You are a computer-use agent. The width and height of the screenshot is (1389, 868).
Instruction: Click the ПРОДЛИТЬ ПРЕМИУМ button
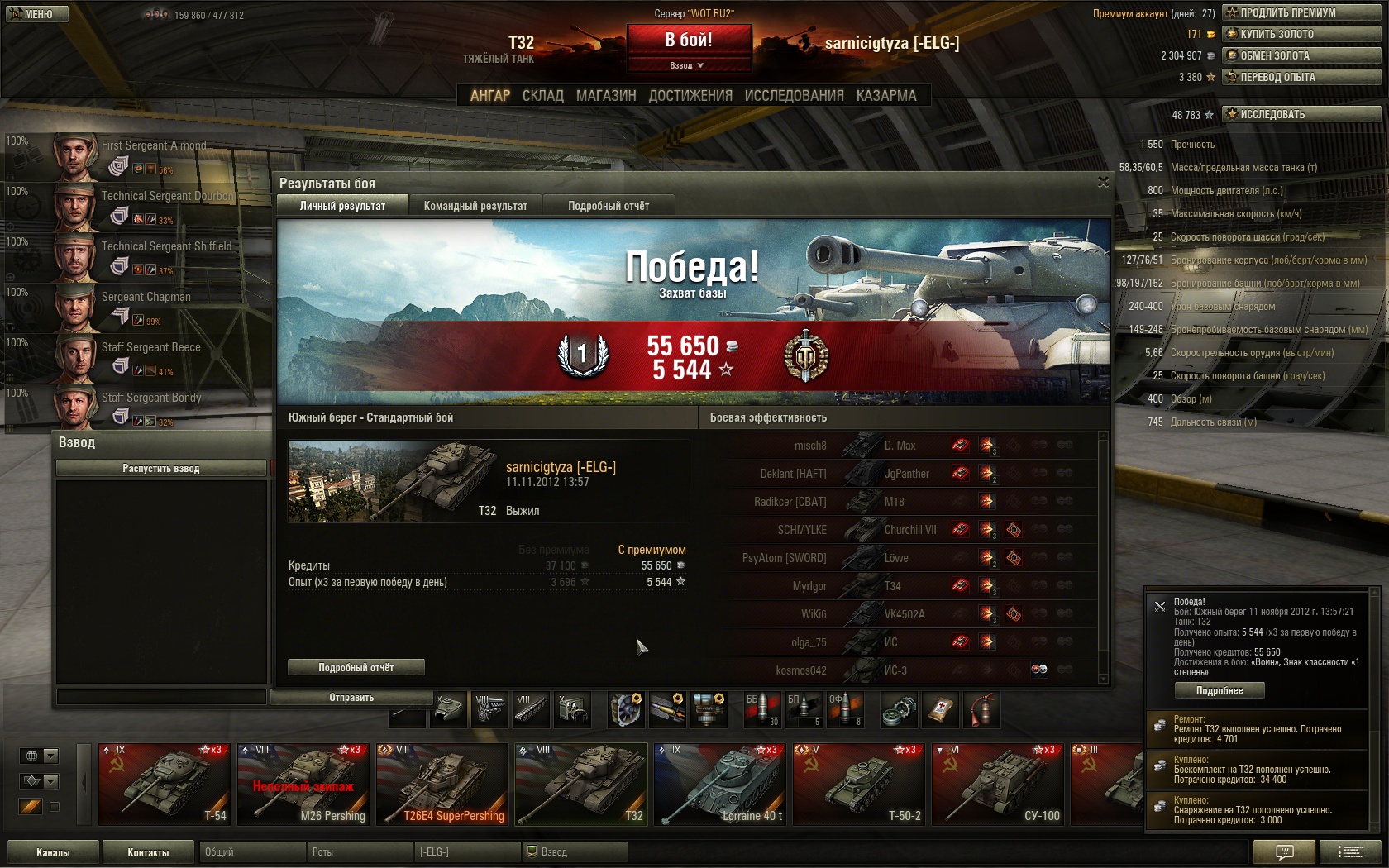(1301, 12)
